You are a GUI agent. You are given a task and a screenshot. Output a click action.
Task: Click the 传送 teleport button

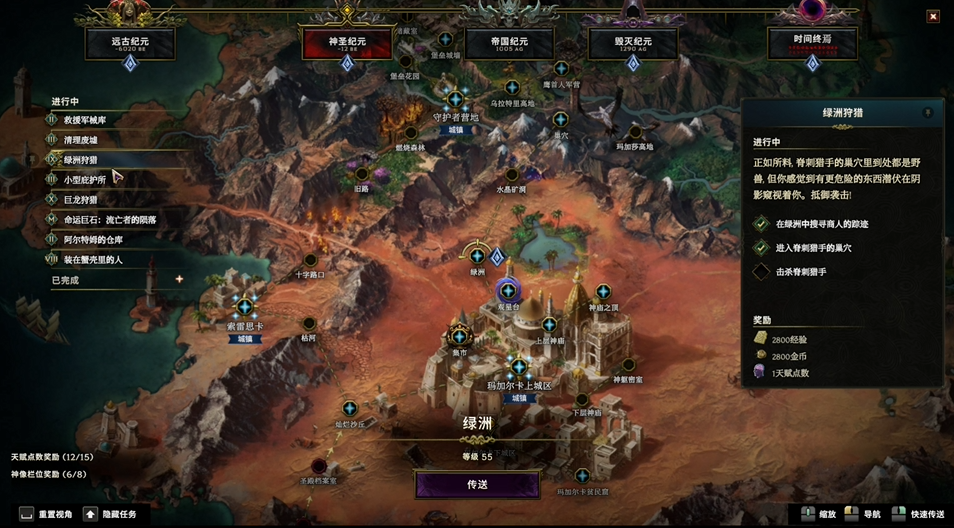pos(477,484)
